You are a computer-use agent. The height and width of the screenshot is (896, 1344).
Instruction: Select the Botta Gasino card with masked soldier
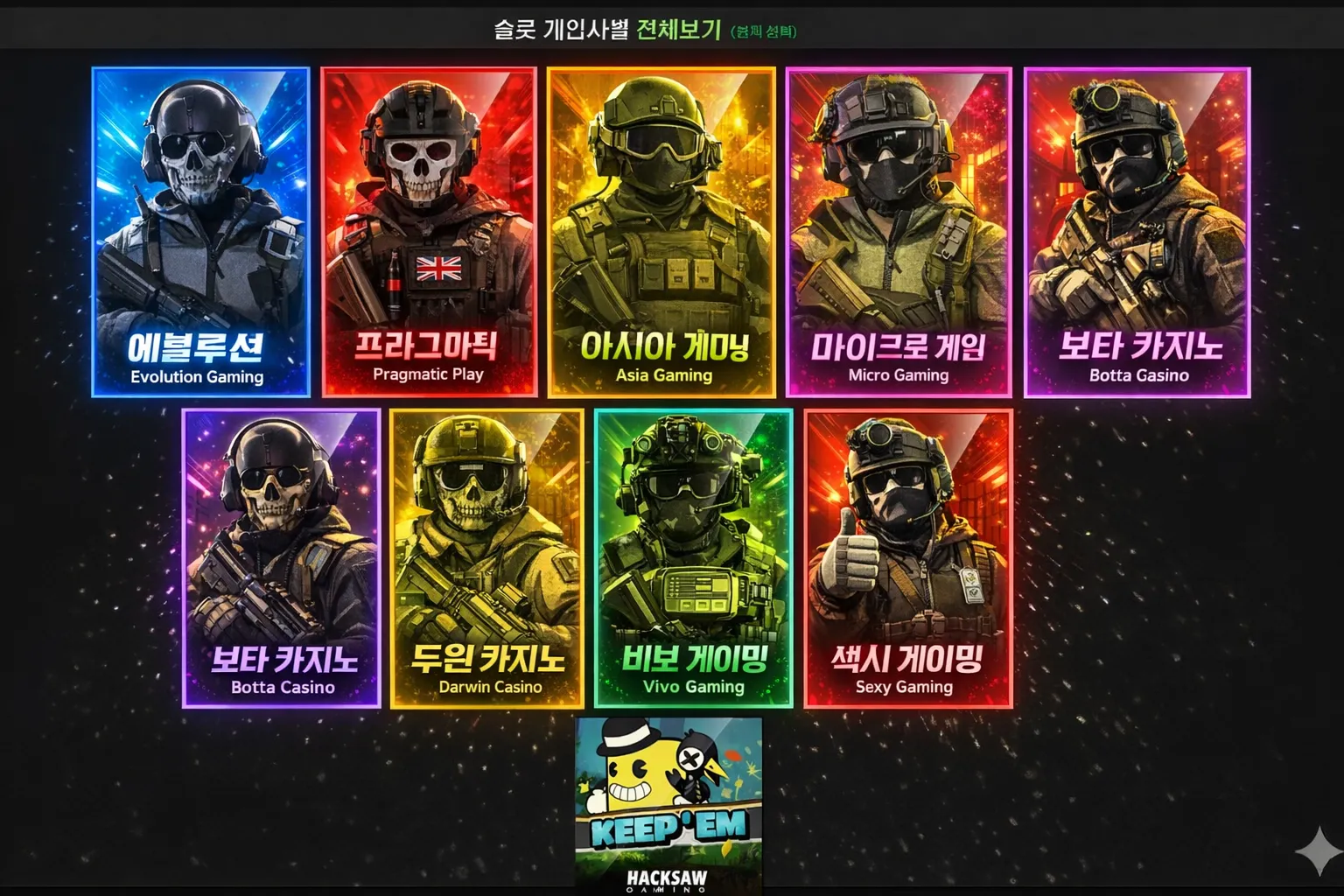[x=1137, y=232]
